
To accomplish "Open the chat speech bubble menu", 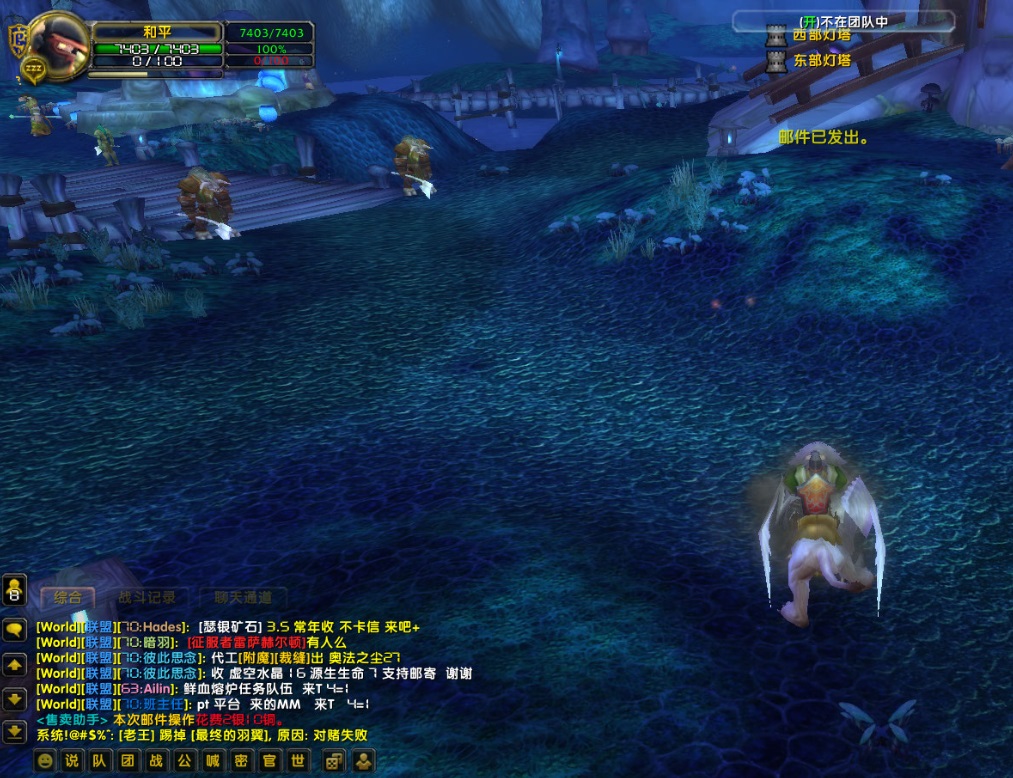I will click(15, 629).
